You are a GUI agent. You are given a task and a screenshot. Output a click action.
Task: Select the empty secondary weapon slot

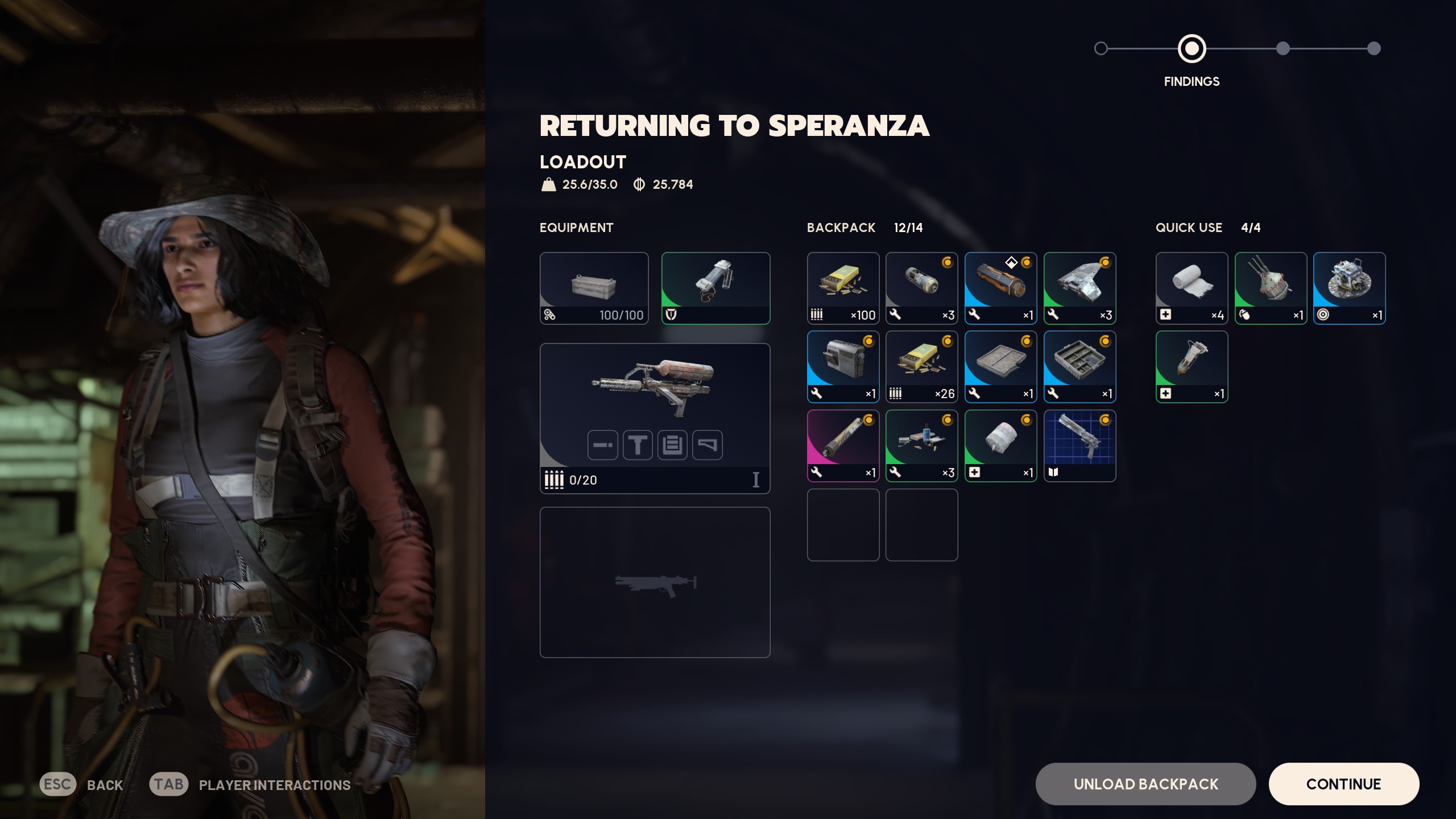pos(655,582)
